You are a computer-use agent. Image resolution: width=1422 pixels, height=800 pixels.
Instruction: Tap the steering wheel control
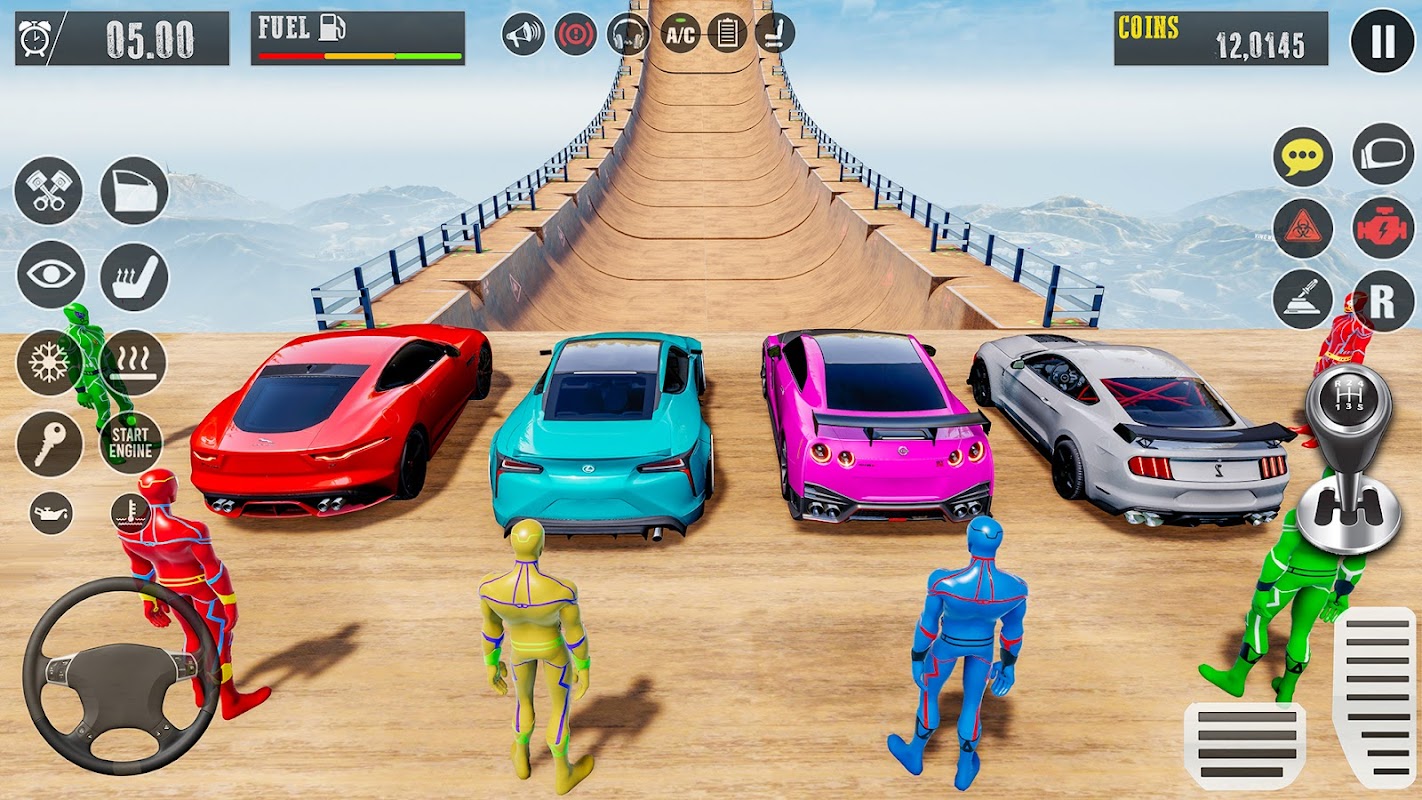pos(121,675)
